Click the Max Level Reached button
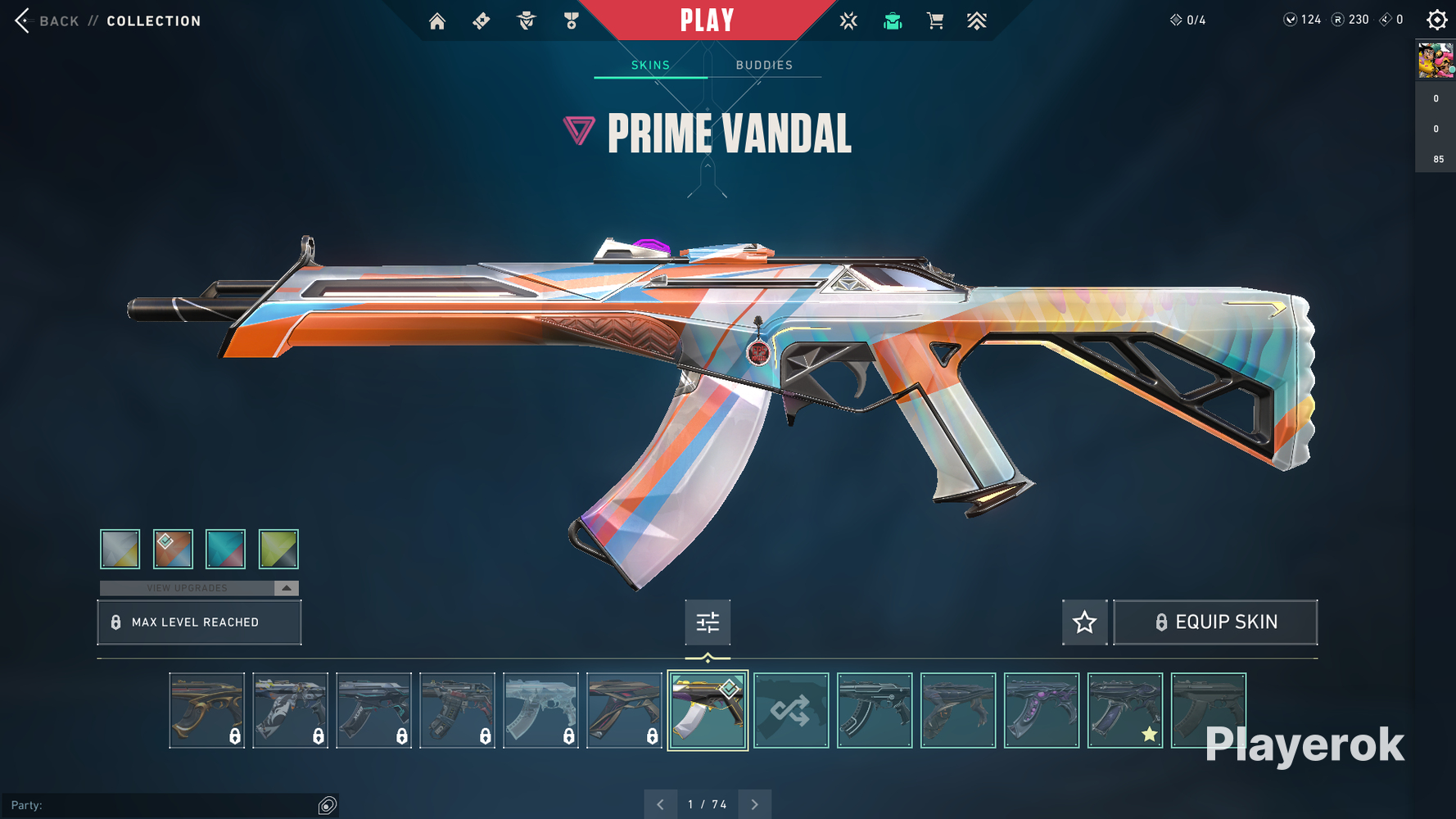Image resolution: width=1456 pixels, height=819 pixels. pyautogui.click(x=199, y=622)
